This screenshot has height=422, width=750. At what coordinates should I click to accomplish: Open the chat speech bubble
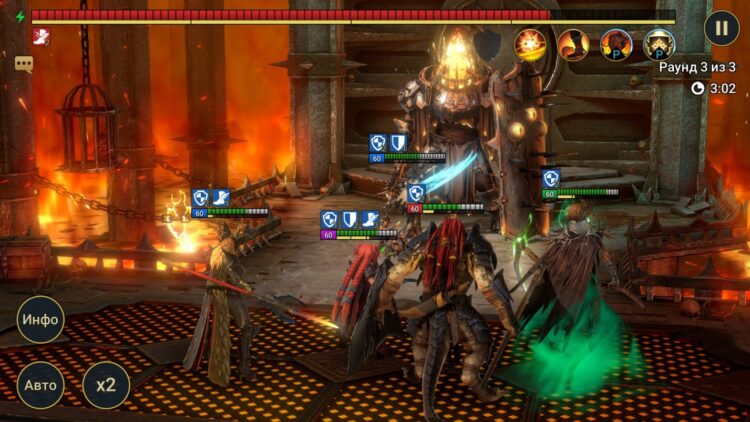tap(24, 64)
